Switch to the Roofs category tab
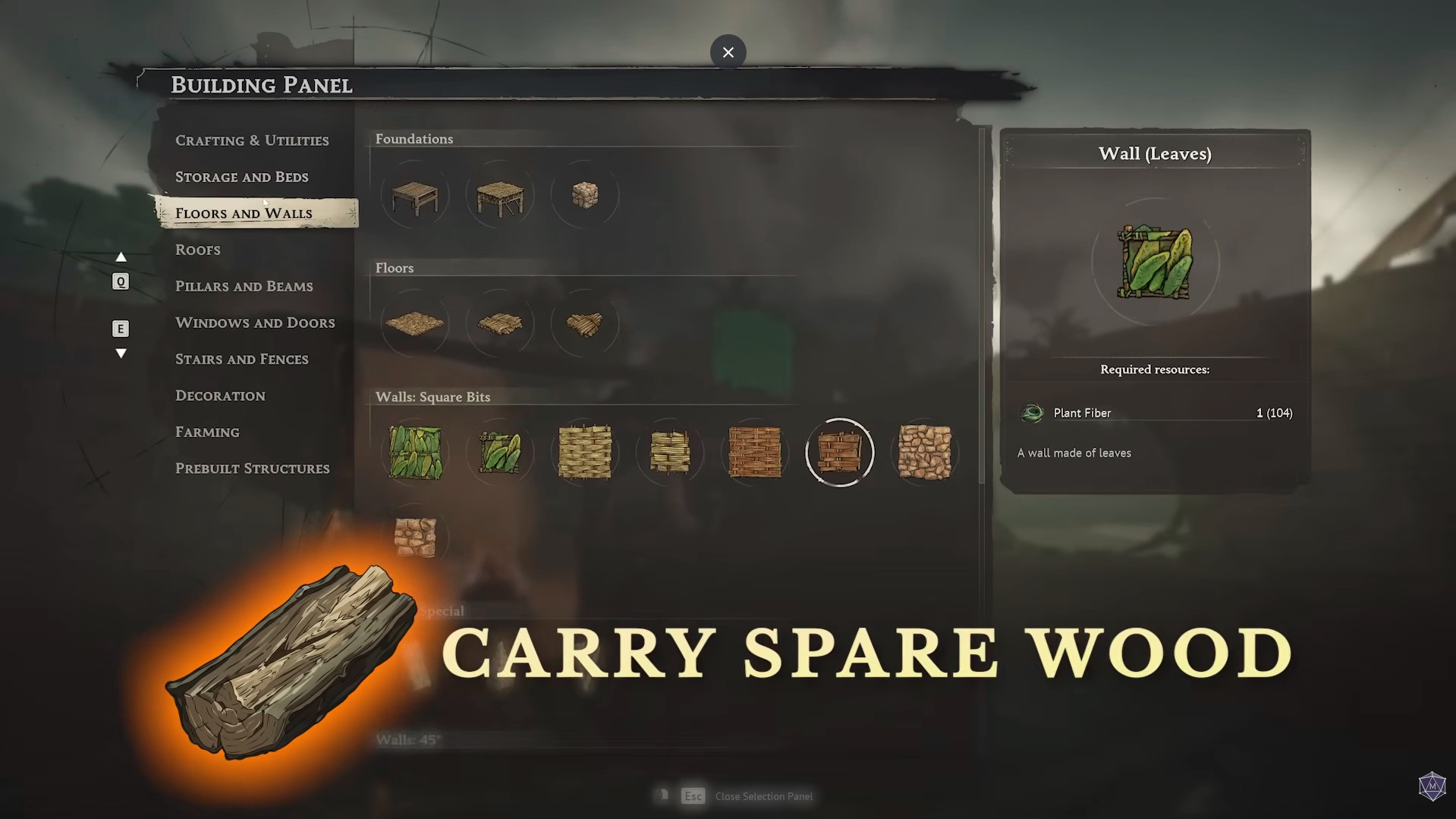 197,249
